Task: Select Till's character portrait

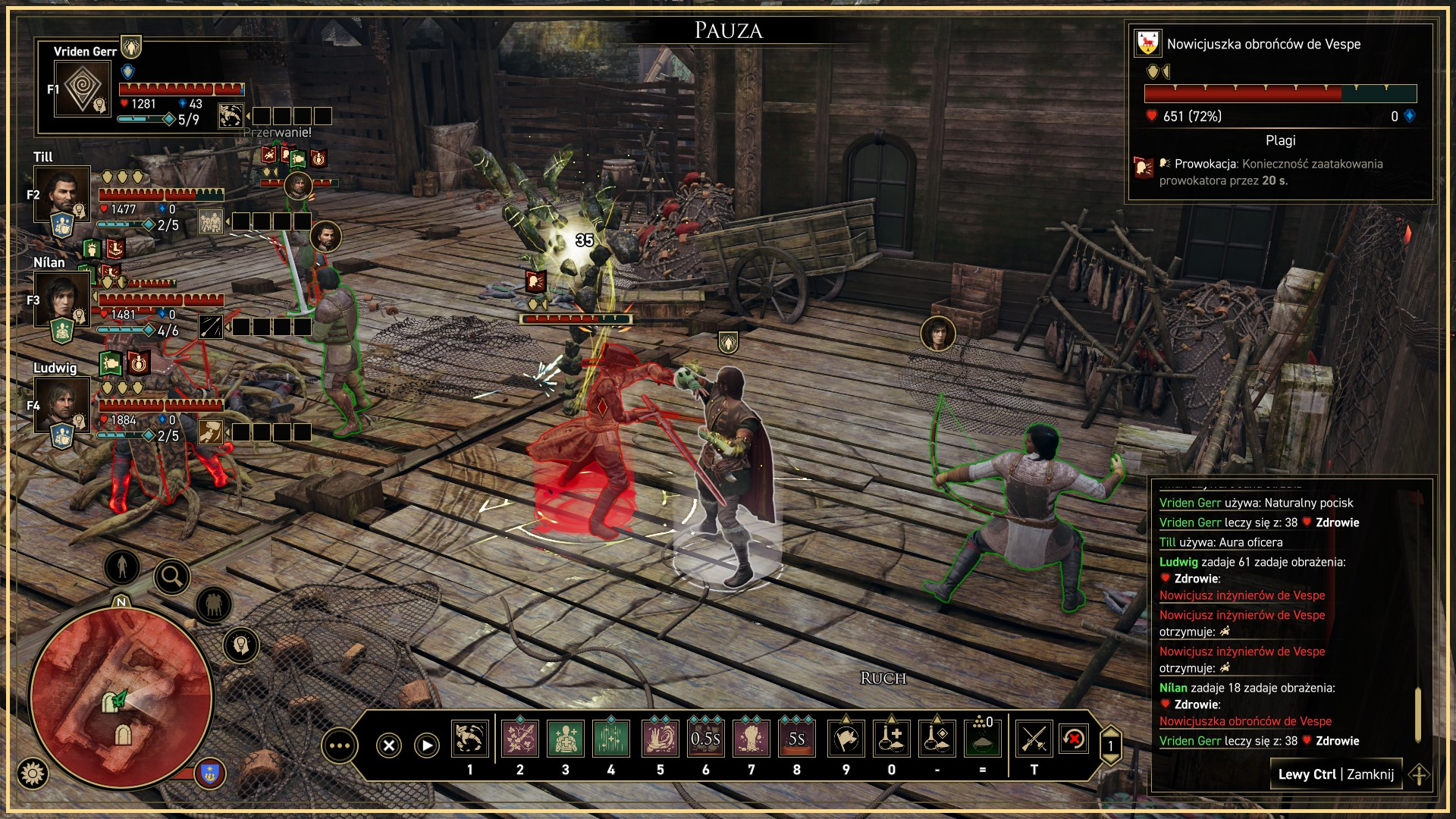Action: (x=63, y=194)
